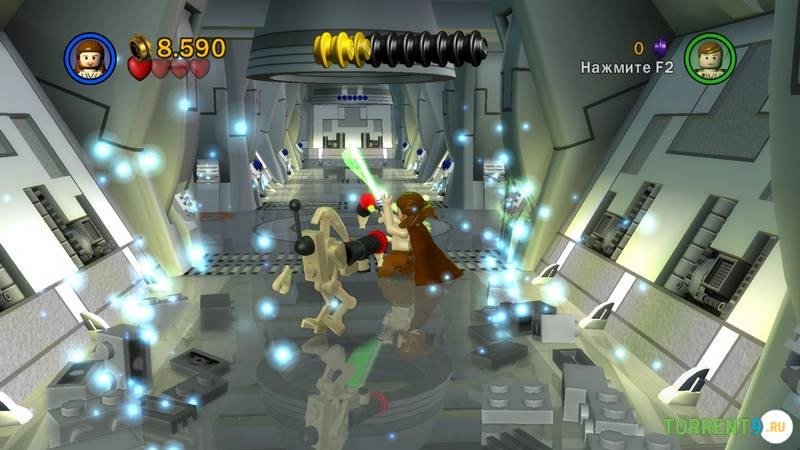Click the Obi-Wan player two portrait
This screenshot has width=800, height=450.
[711, 57]
